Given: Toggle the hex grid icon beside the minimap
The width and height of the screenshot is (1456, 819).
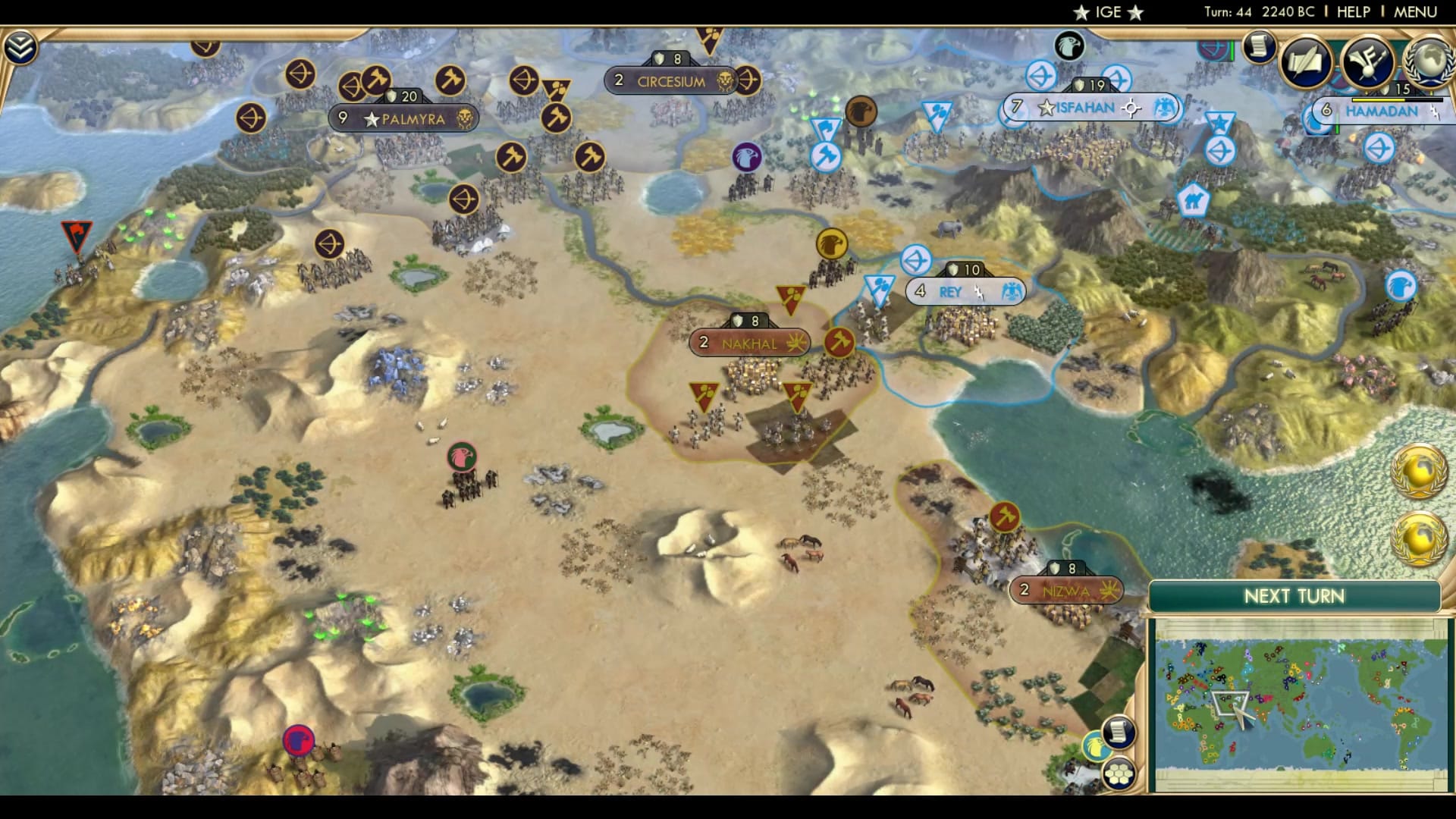Looking at the screenshot, I should click(x=1116, y=773).
